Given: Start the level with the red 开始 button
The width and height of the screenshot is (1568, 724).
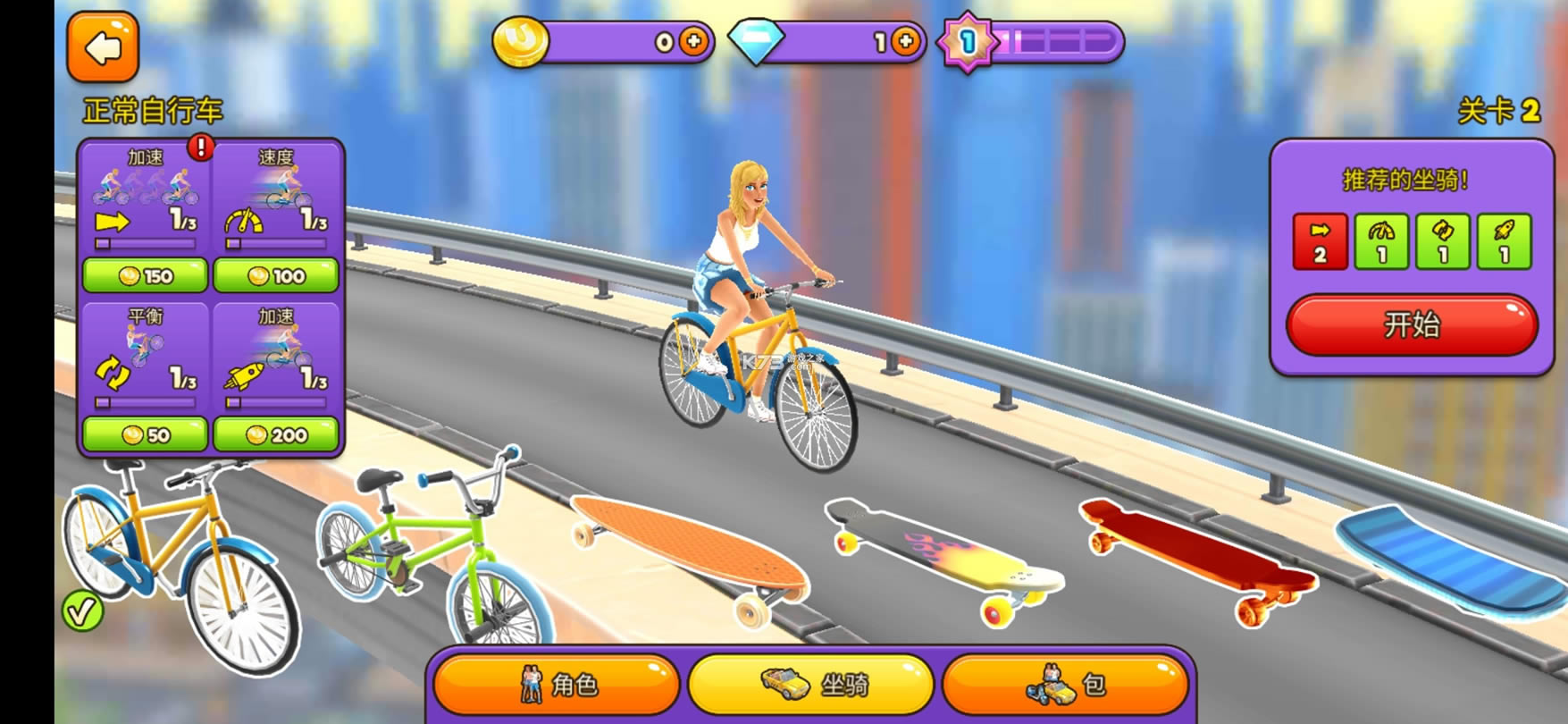Looking at the screenshot, I should pyautogui.click(x=1411, y=324).
